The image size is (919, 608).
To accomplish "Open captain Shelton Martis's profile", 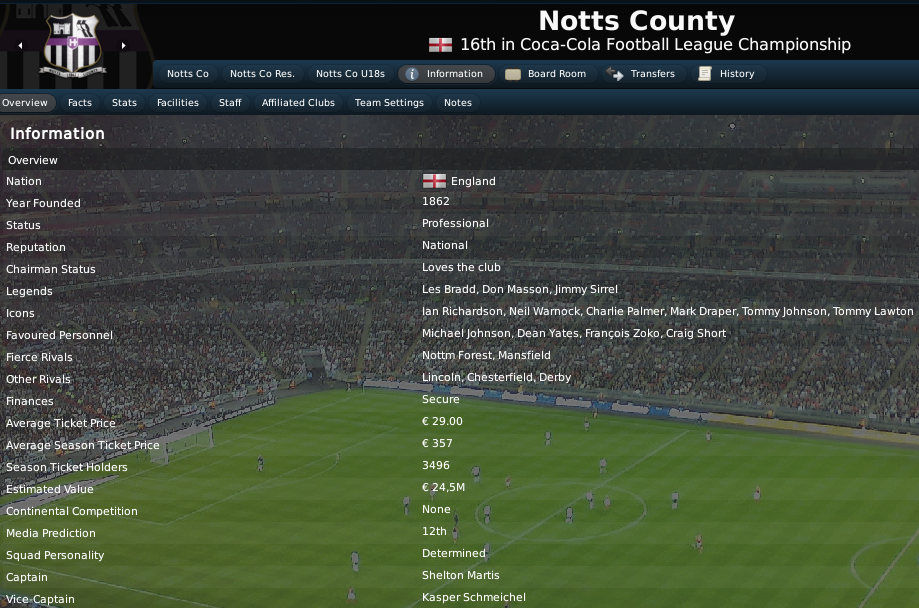I will pos(460,576).
